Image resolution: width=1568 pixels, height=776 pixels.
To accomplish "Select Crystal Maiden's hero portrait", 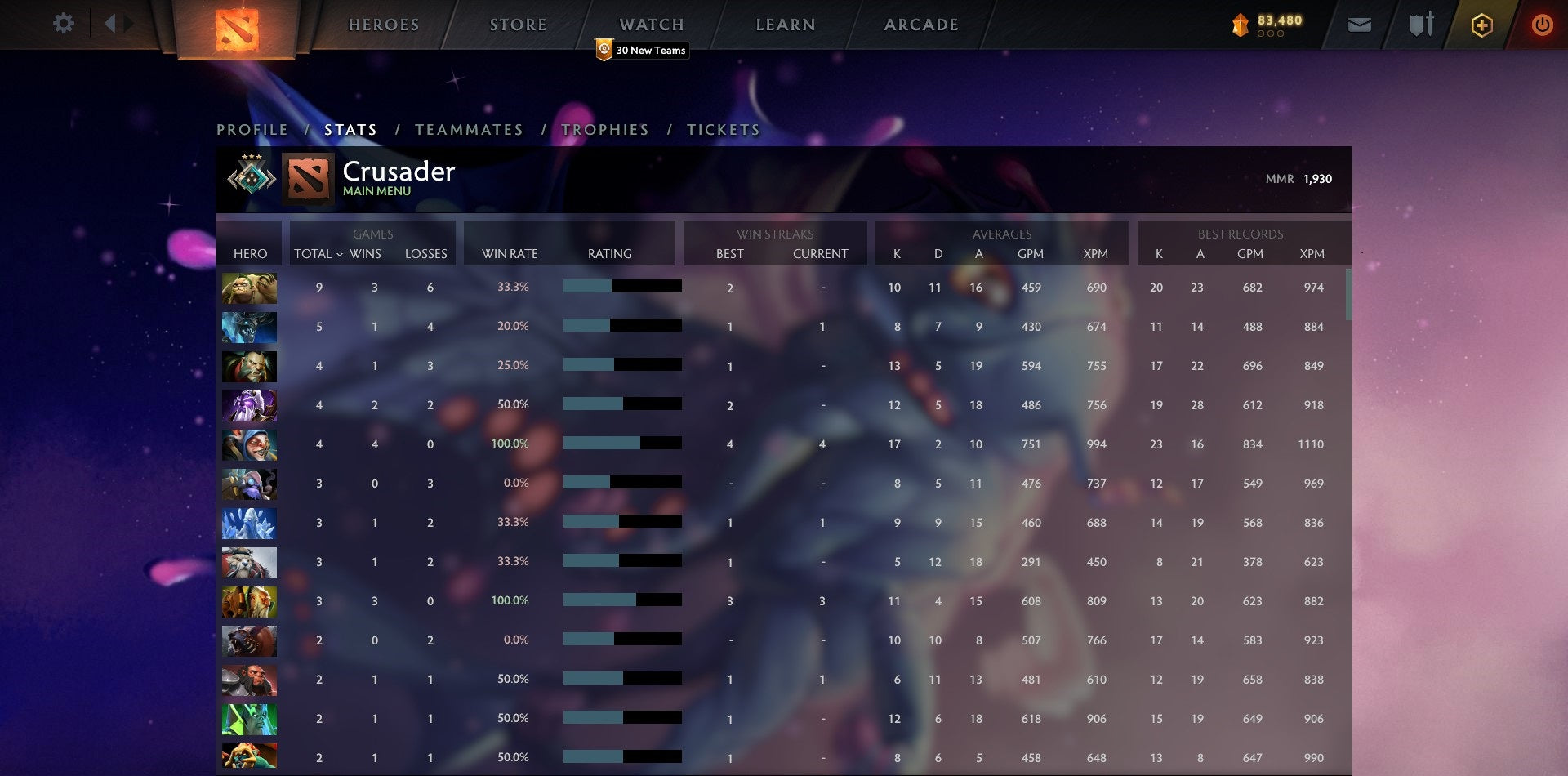I will 249,523.
